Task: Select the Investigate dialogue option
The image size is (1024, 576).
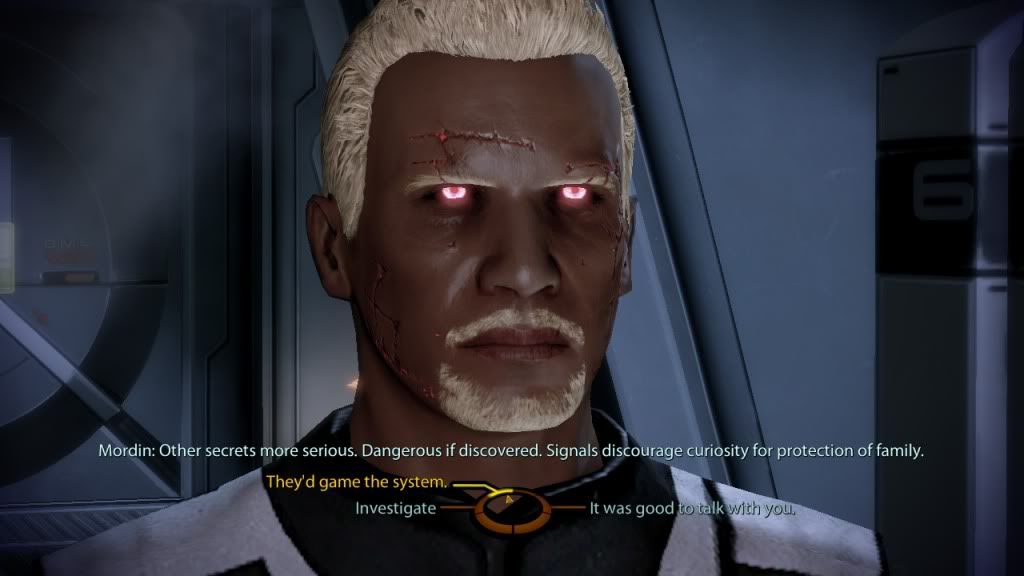Action: click(396, 508)
